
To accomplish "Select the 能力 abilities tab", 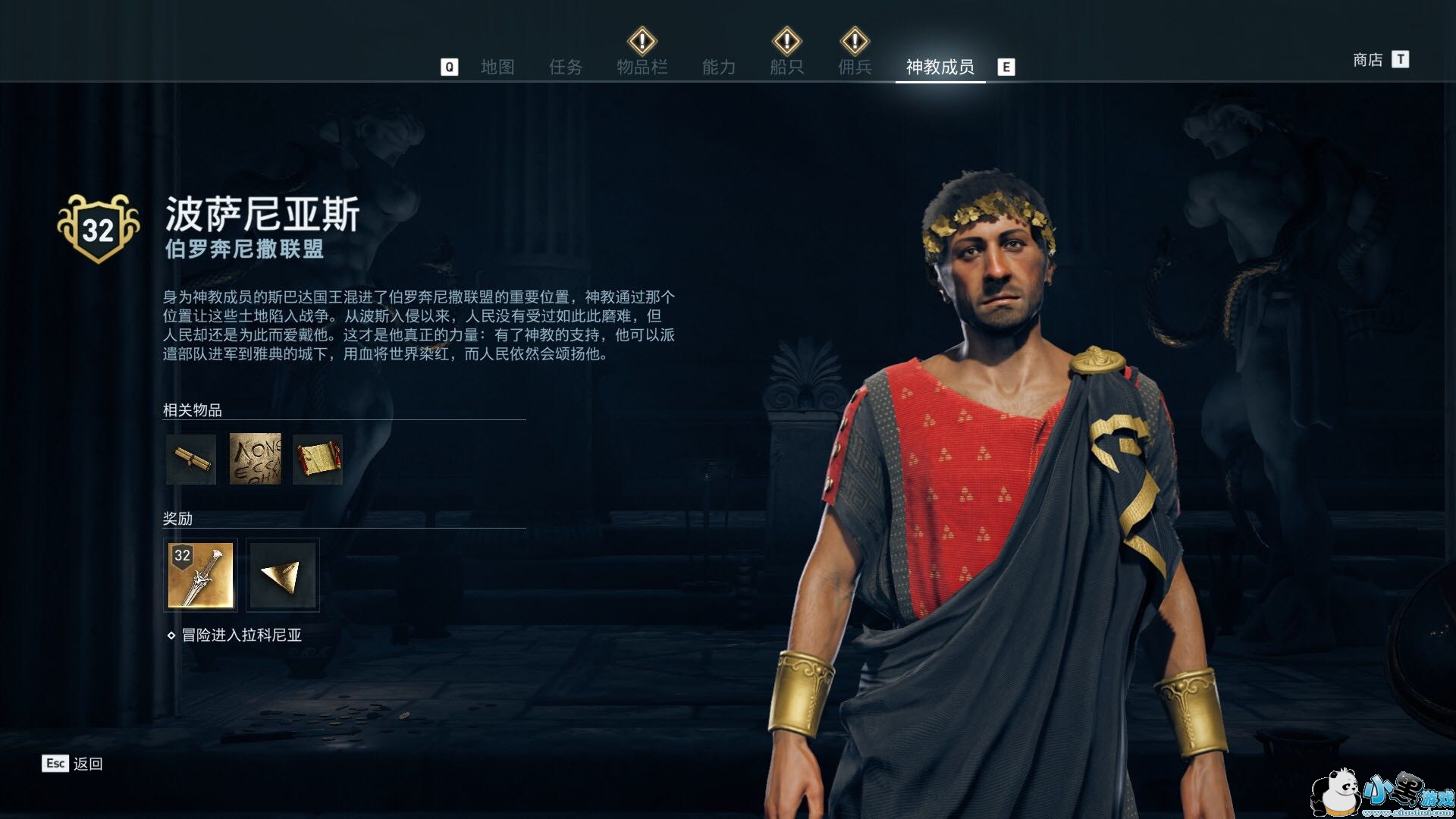I will coord(718,67).
